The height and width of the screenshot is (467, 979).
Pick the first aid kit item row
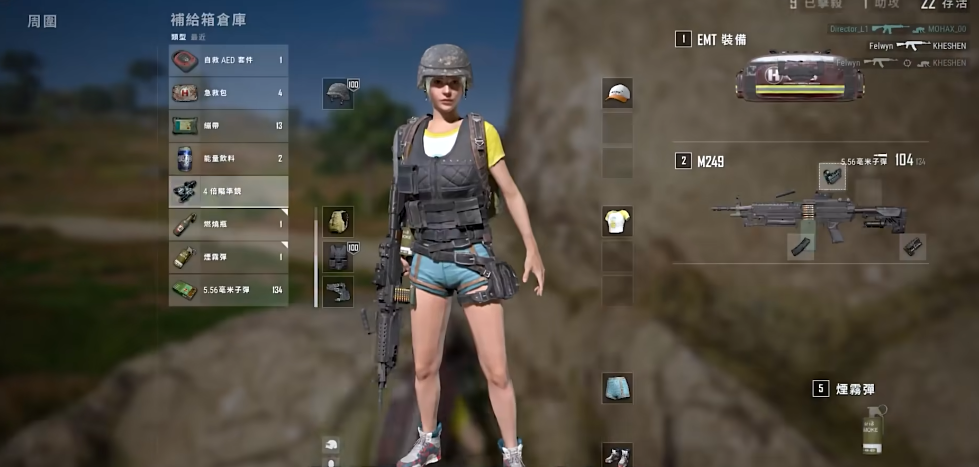coord(228,93)
